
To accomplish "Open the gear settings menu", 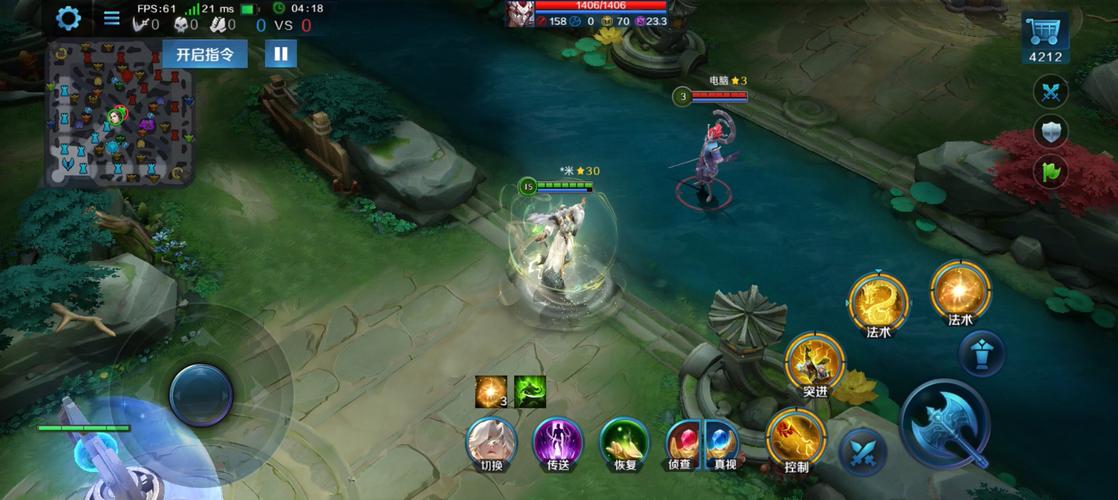I will [68, 18].
